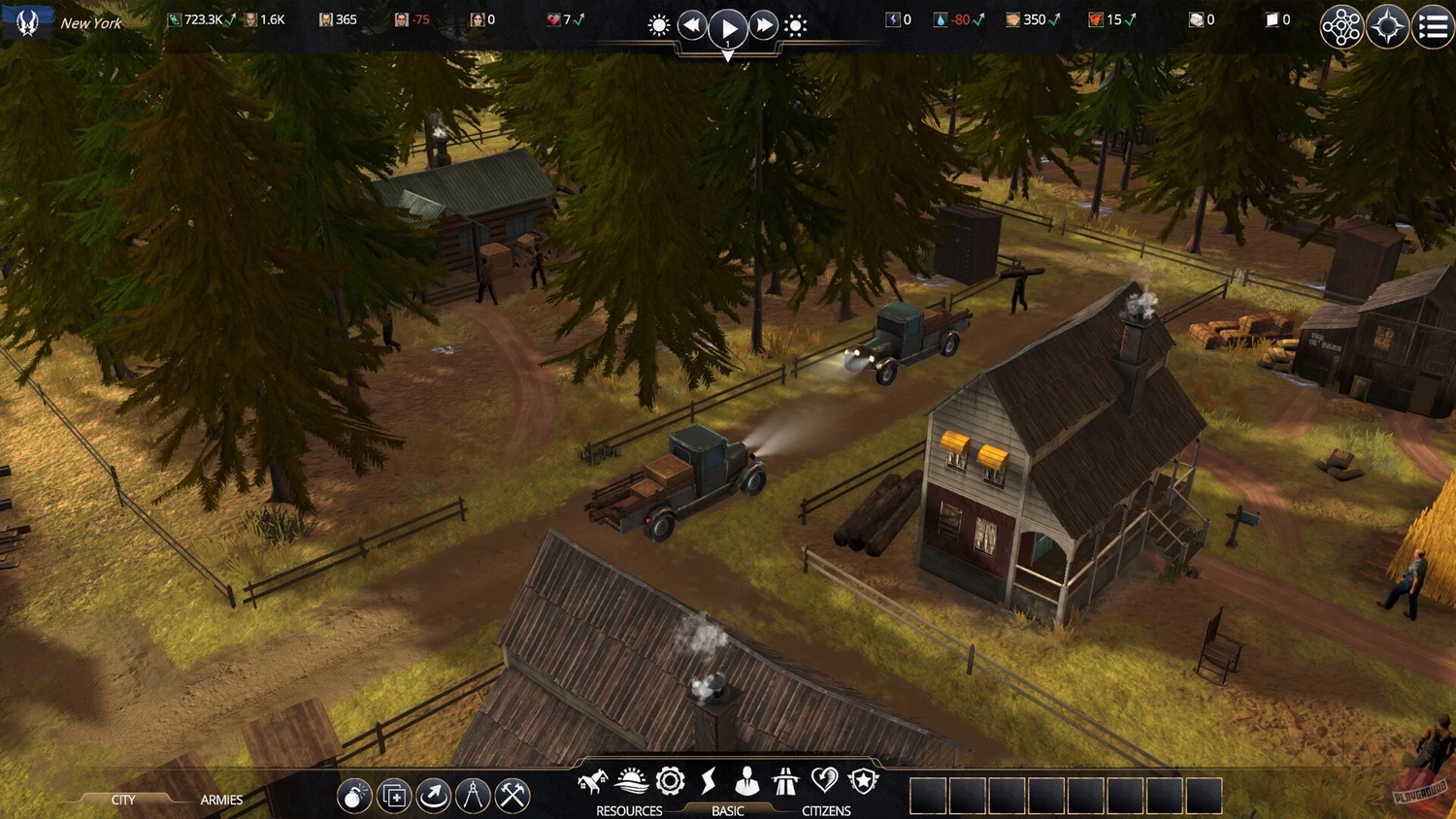Select the copy building tool
Screen dimensions: 1456x819
(x=394, y=796)
